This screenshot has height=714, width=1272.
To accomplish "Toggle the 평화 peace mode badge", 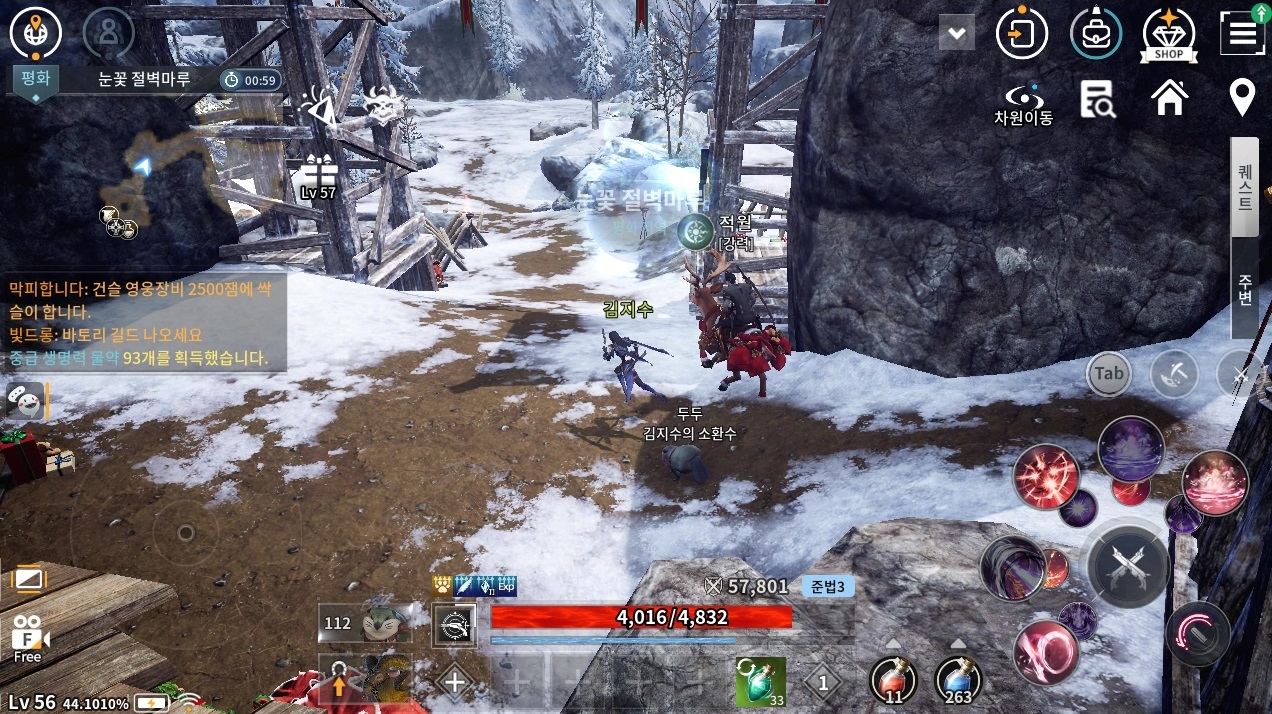I will pos(35,80).
